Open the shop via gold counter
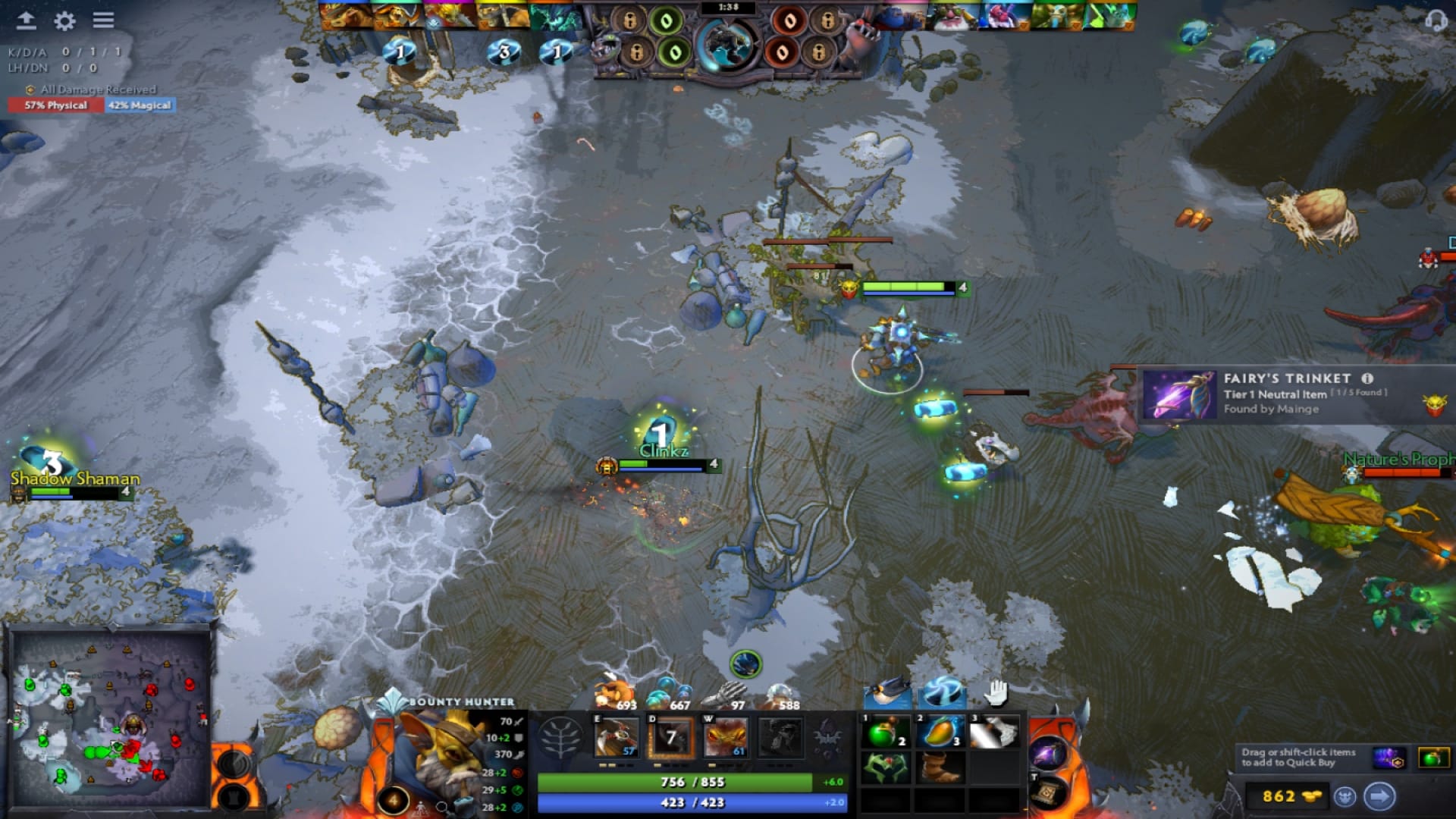The image size is (1456, 819). tap(1291, 796)
